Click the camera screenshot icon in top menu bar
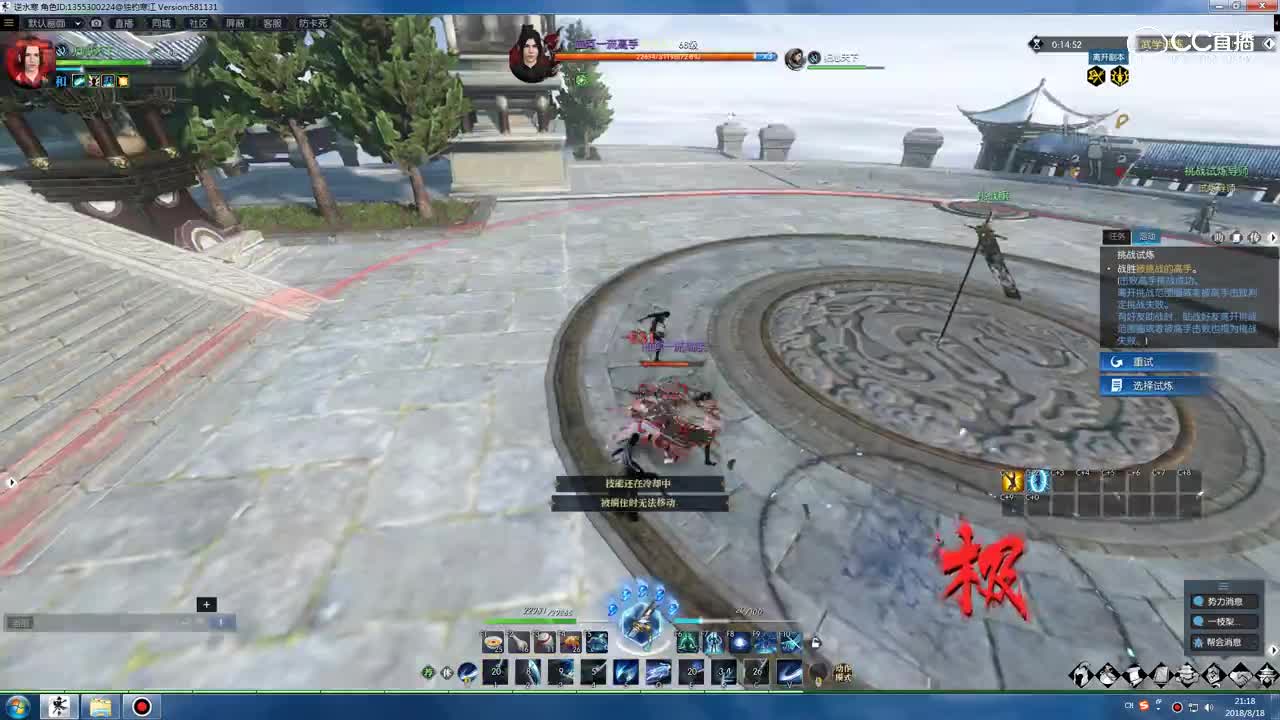Viewport: 1280px width, 720px height. point(96,23)
